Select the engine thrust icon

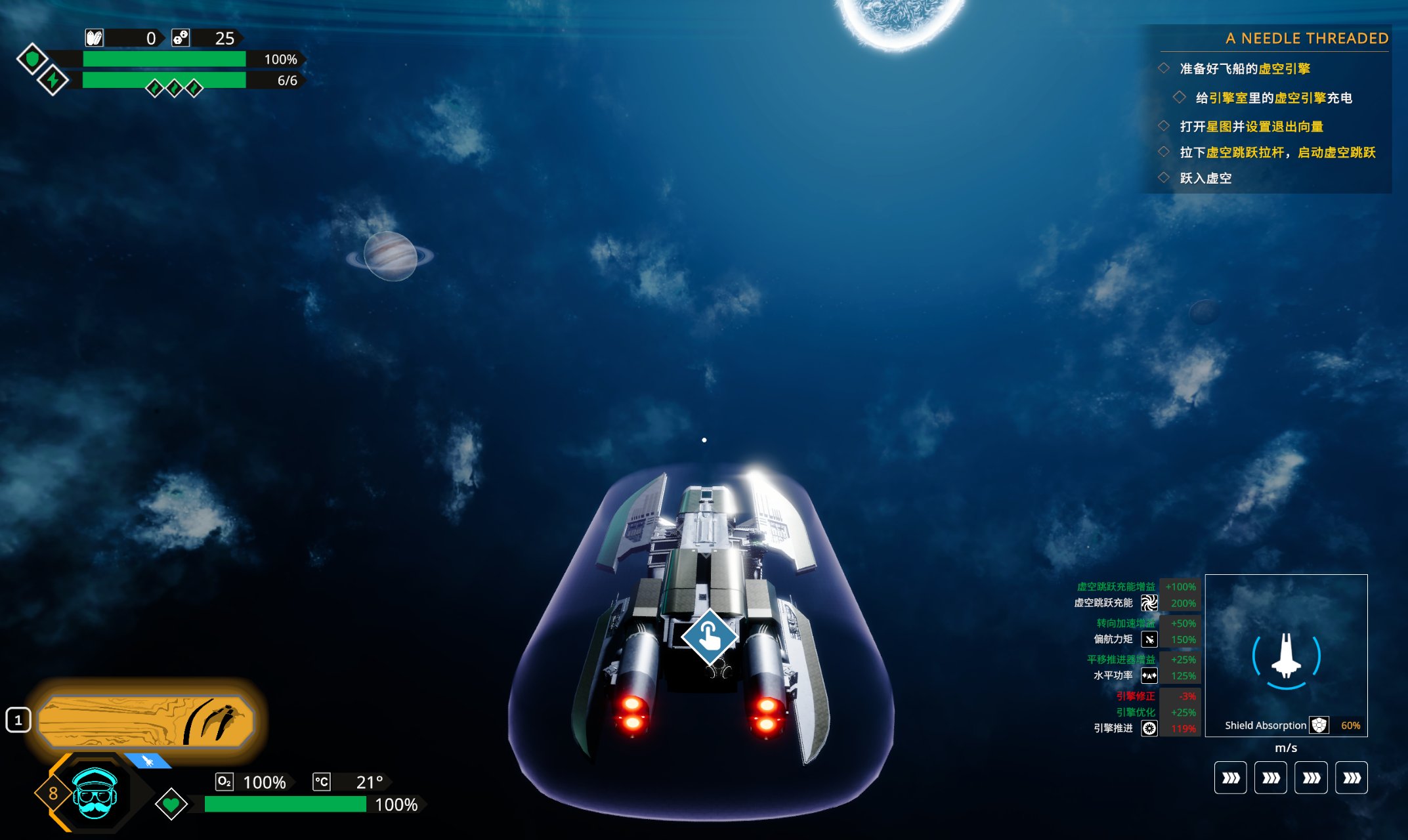tap(1149, 728)
